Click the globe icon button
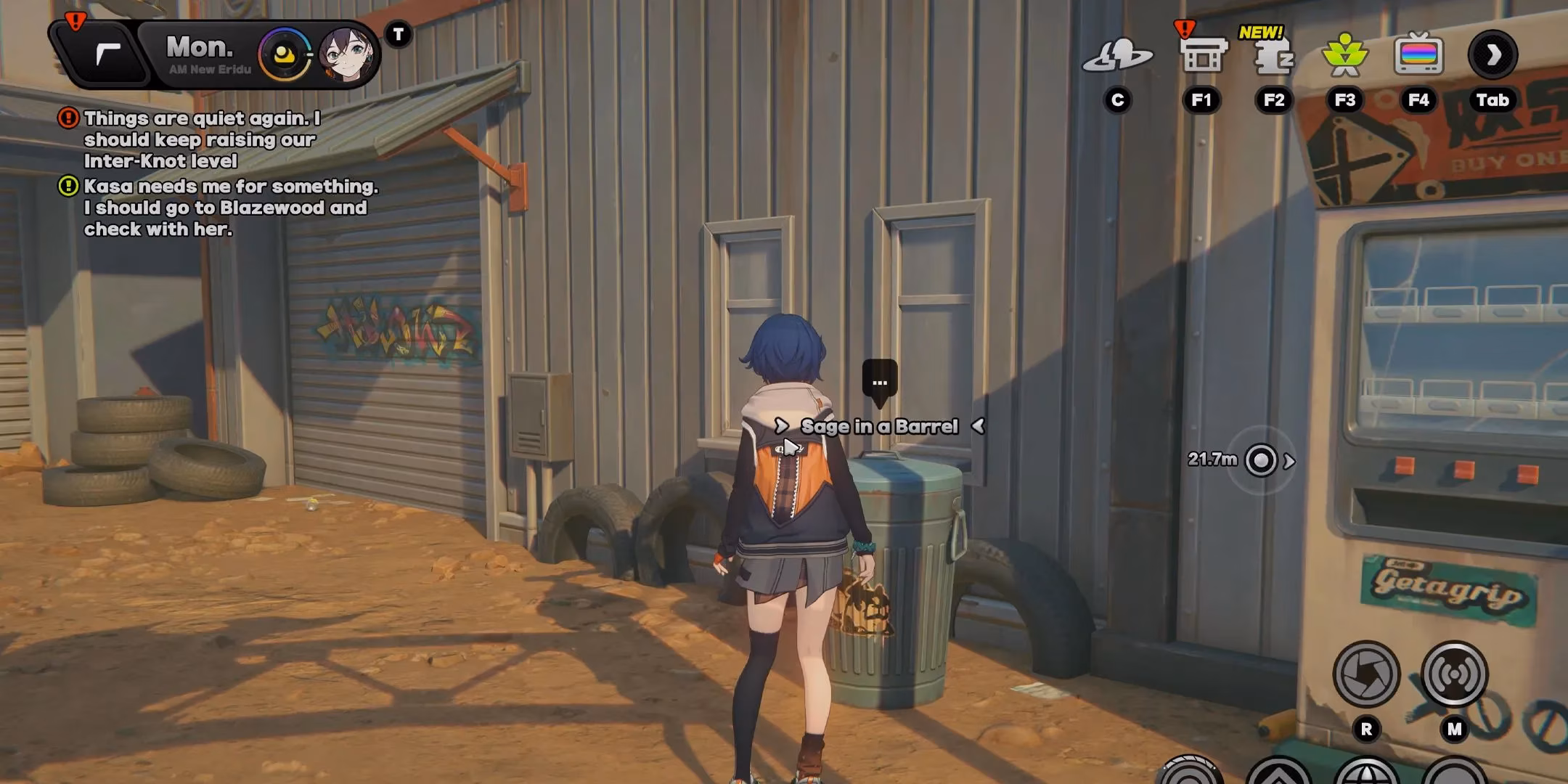The image size is (1568, 784). 1366,772
